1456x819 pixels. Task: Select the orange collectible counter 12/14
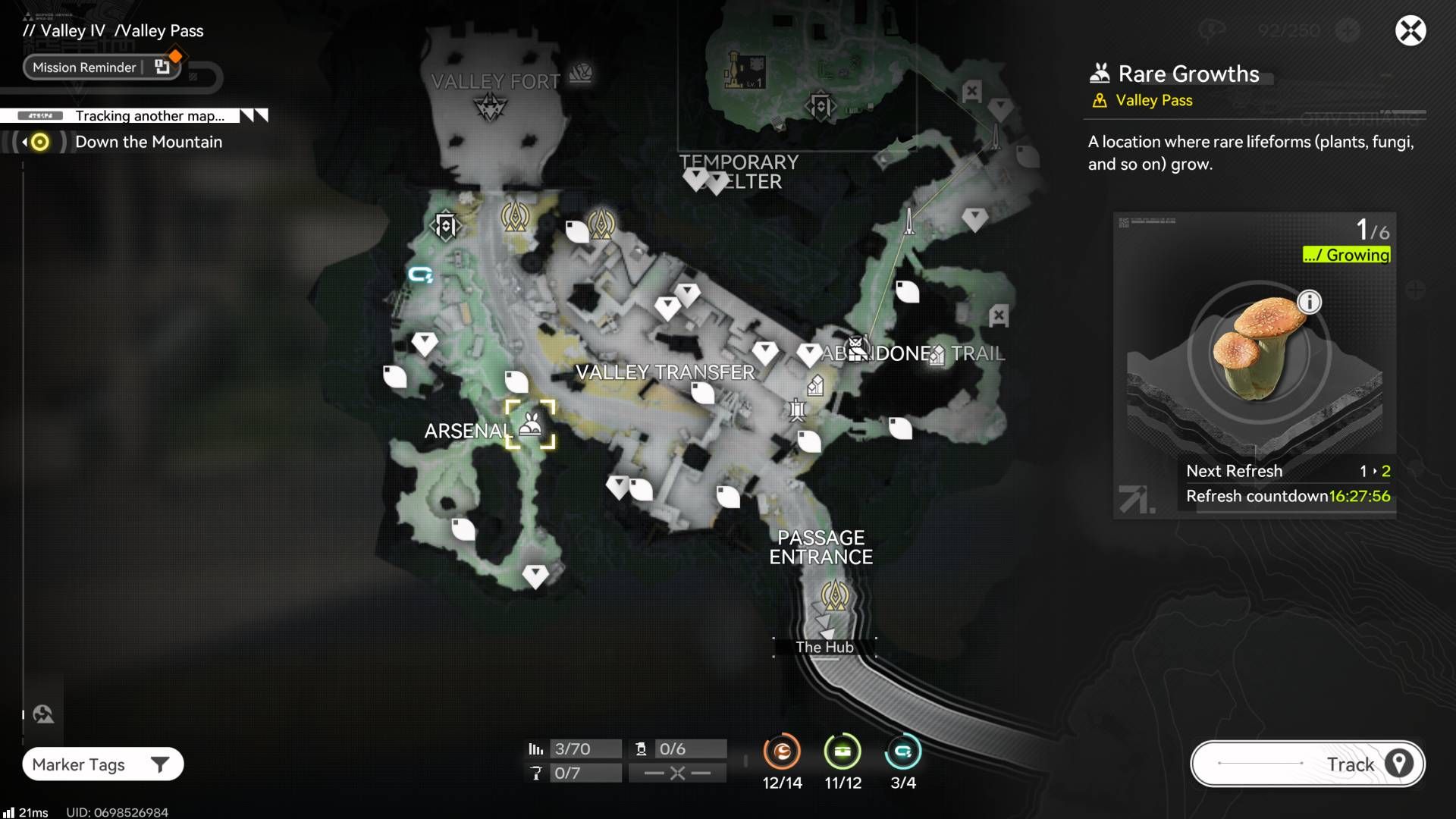pyautogui.click(x=782, y=752)
